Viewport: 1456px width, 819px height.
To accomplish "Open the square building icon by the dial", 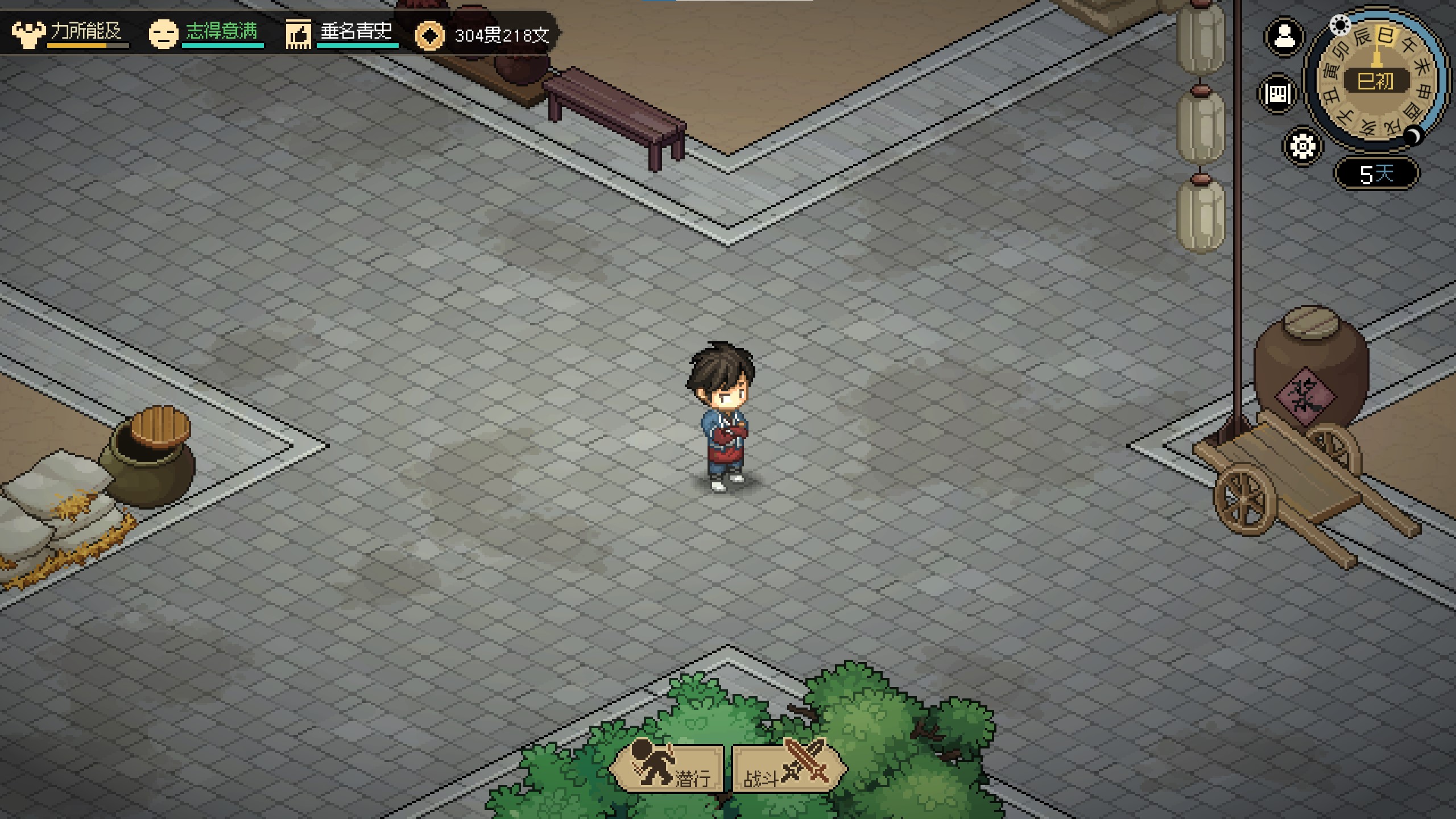I will (1277, 93).
